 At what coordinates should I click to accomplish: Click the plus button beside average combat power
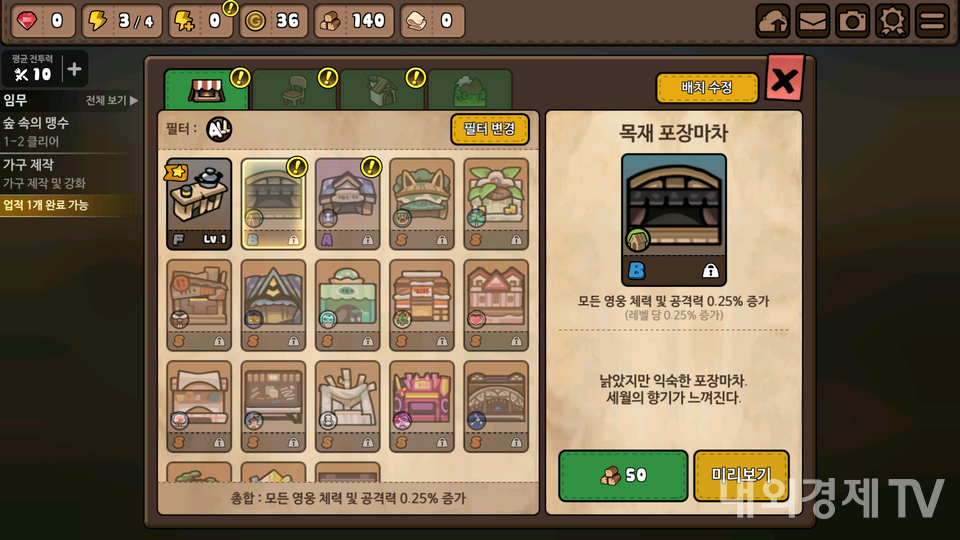[74, 70]
